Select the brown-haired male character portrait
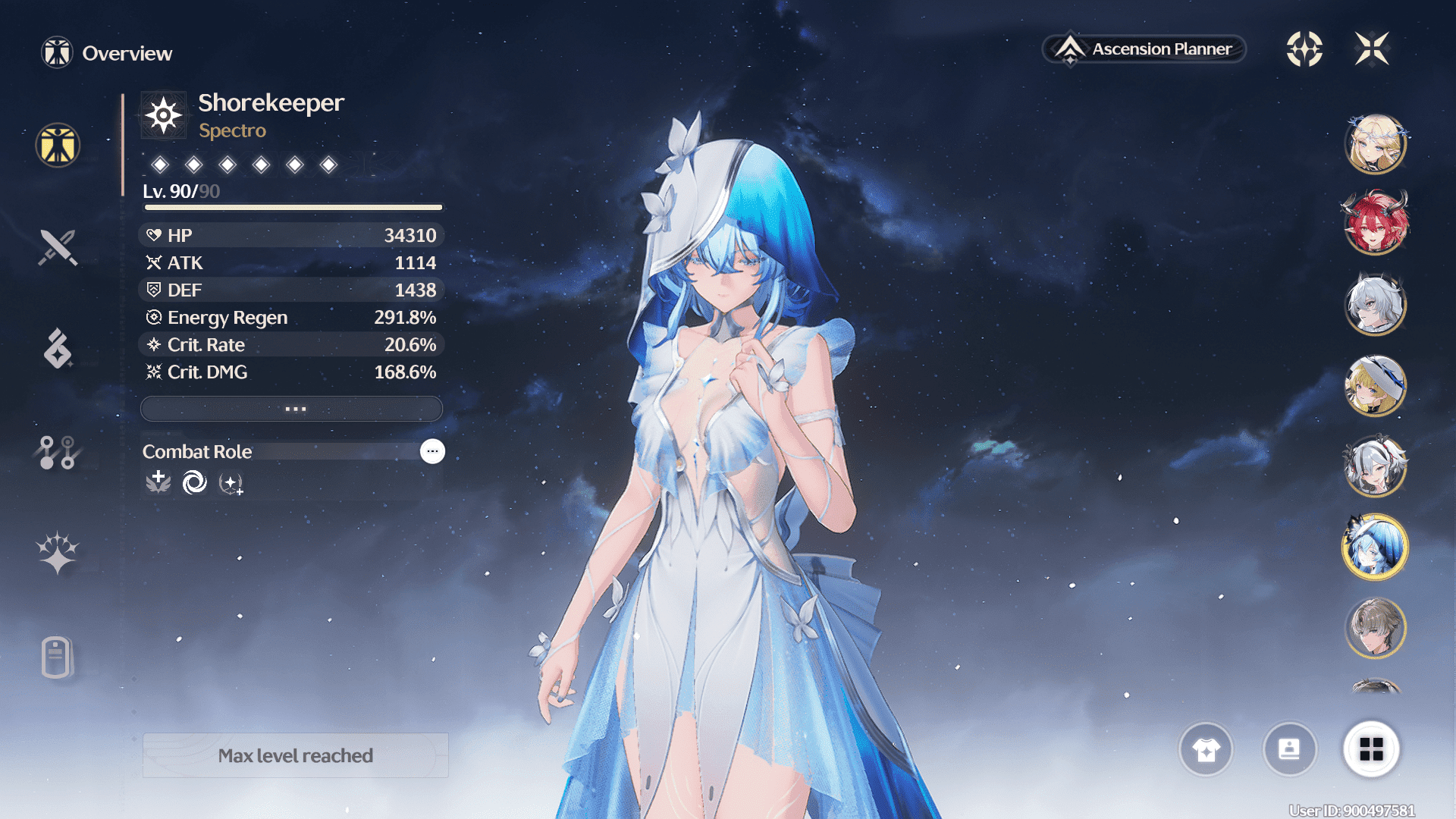 (x=1375, y=628)
